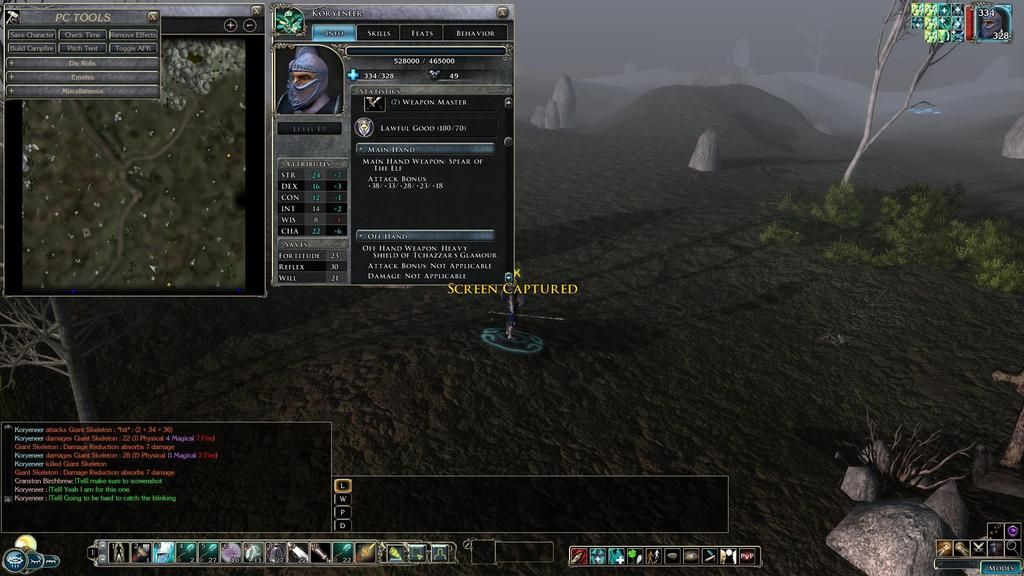Build a campfire from PC Tools
Viewport: 1024px width, 576px height.
click(x=32, y=48)
